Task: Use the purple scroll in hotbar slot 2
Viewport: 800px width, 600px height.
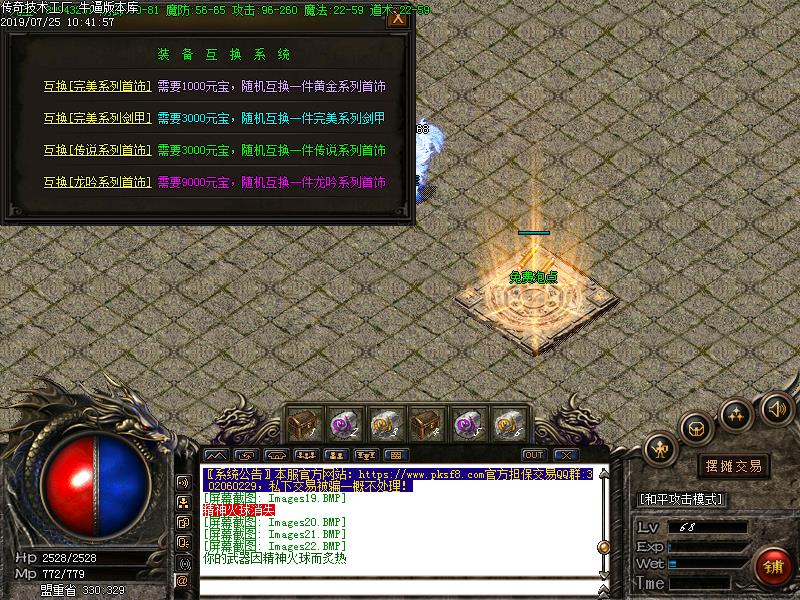Action: point(345,425)
